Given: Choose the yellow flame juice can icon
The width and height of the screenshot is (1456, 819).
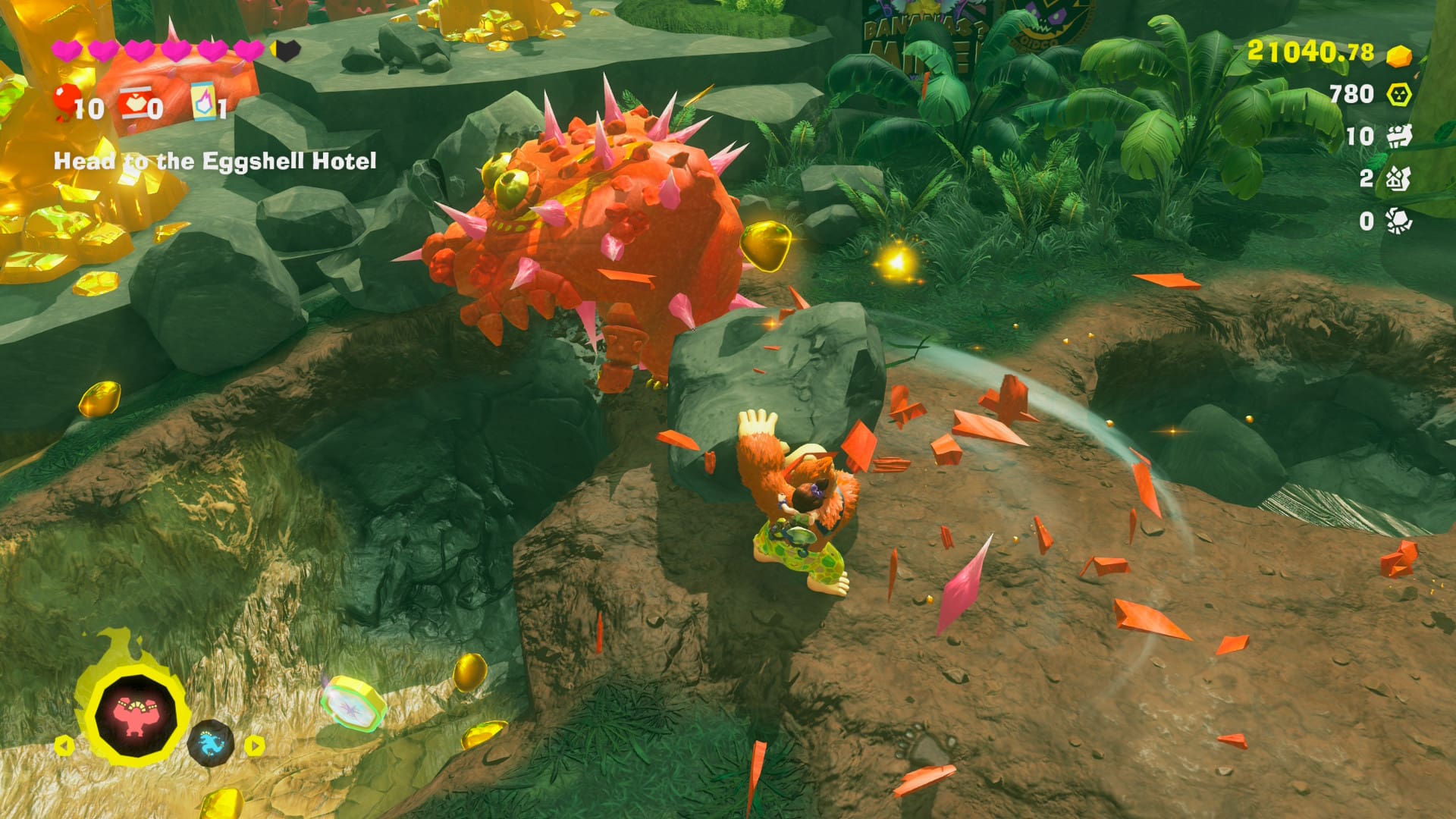Looking at the screenshot, I should pos(203,102).
